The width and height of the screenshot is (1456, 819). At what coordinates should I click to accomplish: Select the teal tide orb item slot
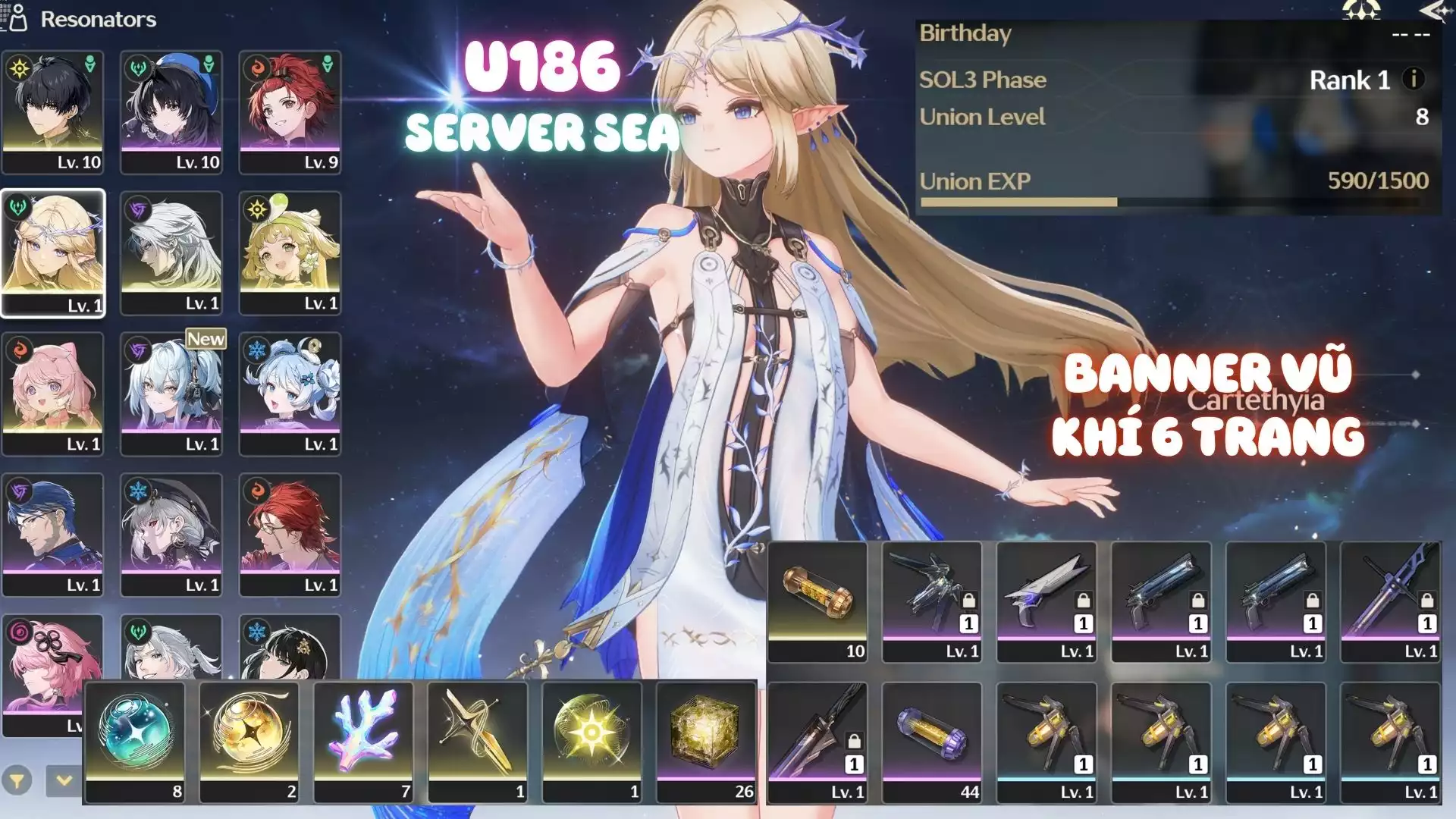135,742
